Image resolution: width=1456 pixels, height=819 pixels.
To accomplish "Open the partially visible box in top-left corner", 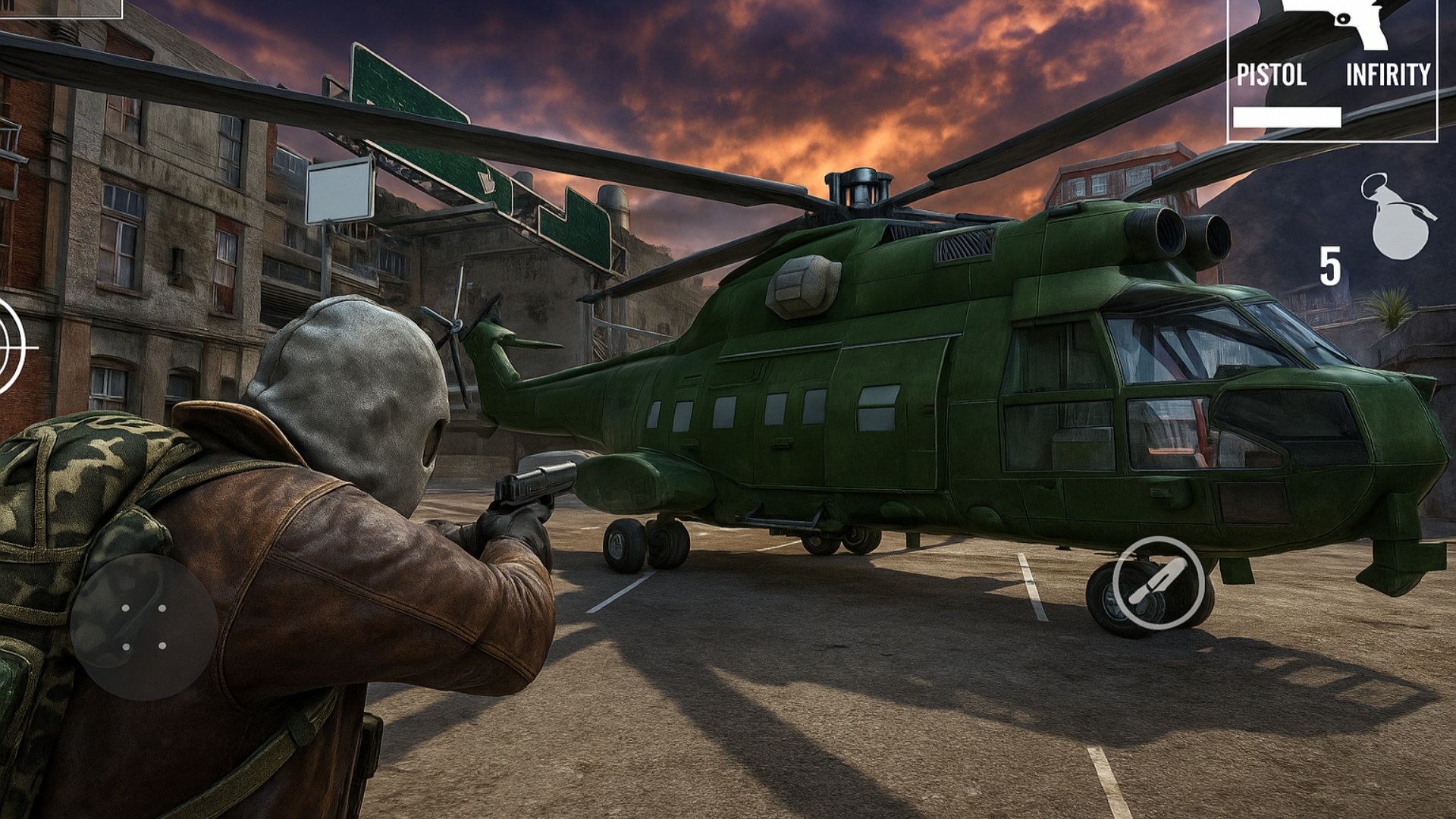I will coord(61,8).
